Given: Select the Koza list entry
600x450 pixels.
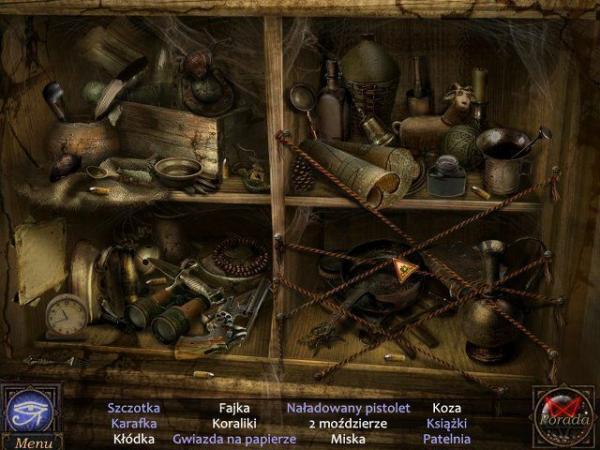Looking at the screenshot, I should click(446, 408).
